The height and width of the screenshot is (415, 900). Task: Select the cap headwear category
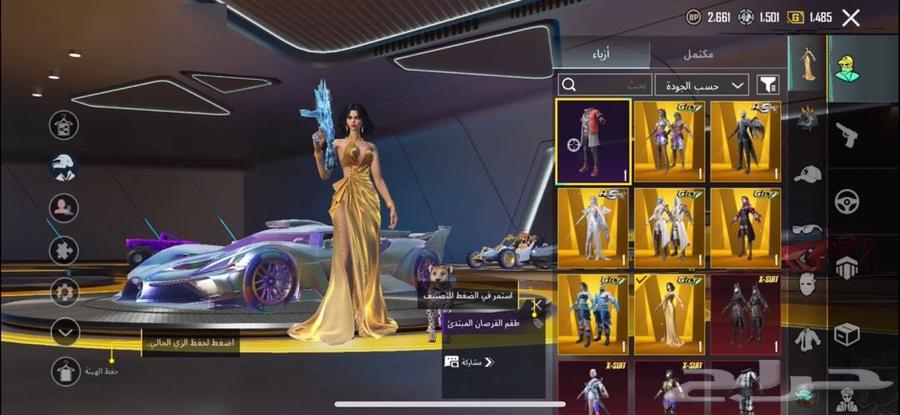(807, 173)
